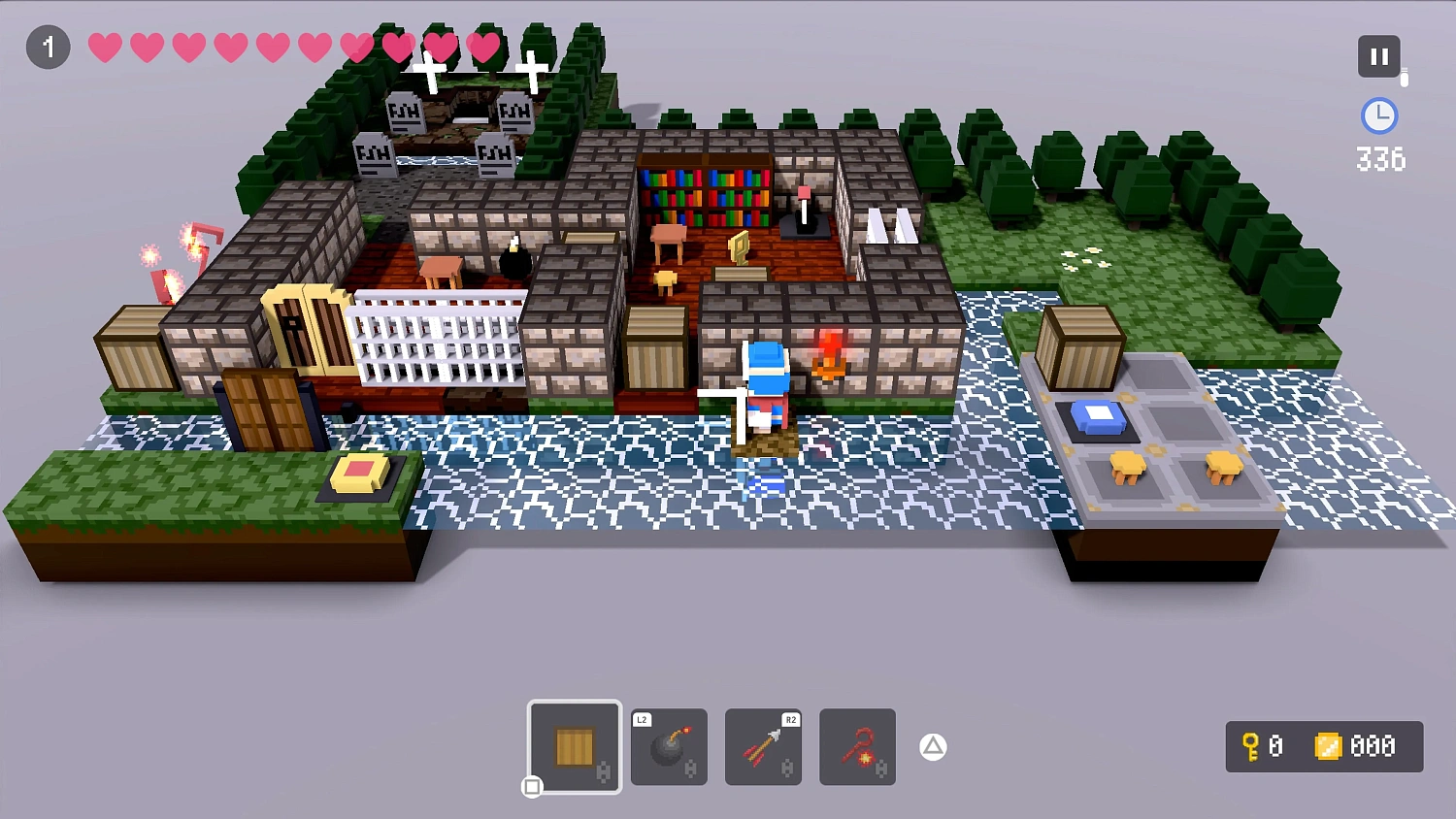The width and height of the screenshot is (1456, 819).
Task: Select the arrow item in the R2 slot
Action: [763, 747]
